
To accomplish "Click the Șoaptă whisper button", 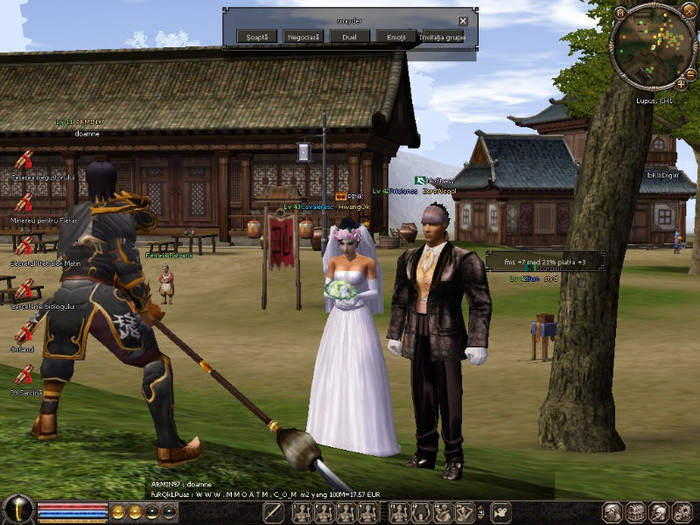I will [x=257, y=36].
